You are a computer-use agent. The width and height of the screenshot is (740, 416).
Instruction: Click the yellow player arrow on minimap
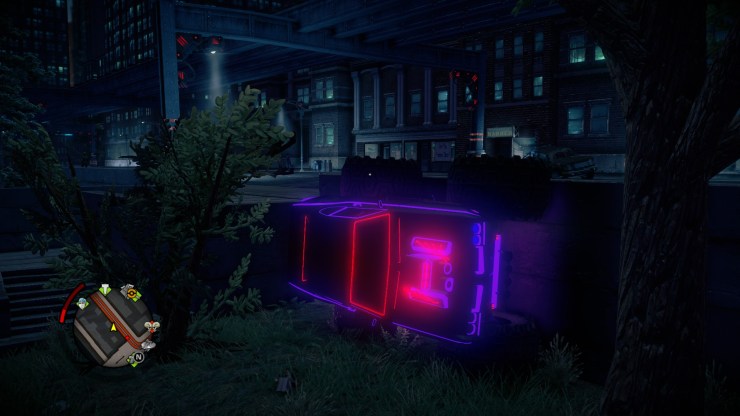[x=112, y=327]
